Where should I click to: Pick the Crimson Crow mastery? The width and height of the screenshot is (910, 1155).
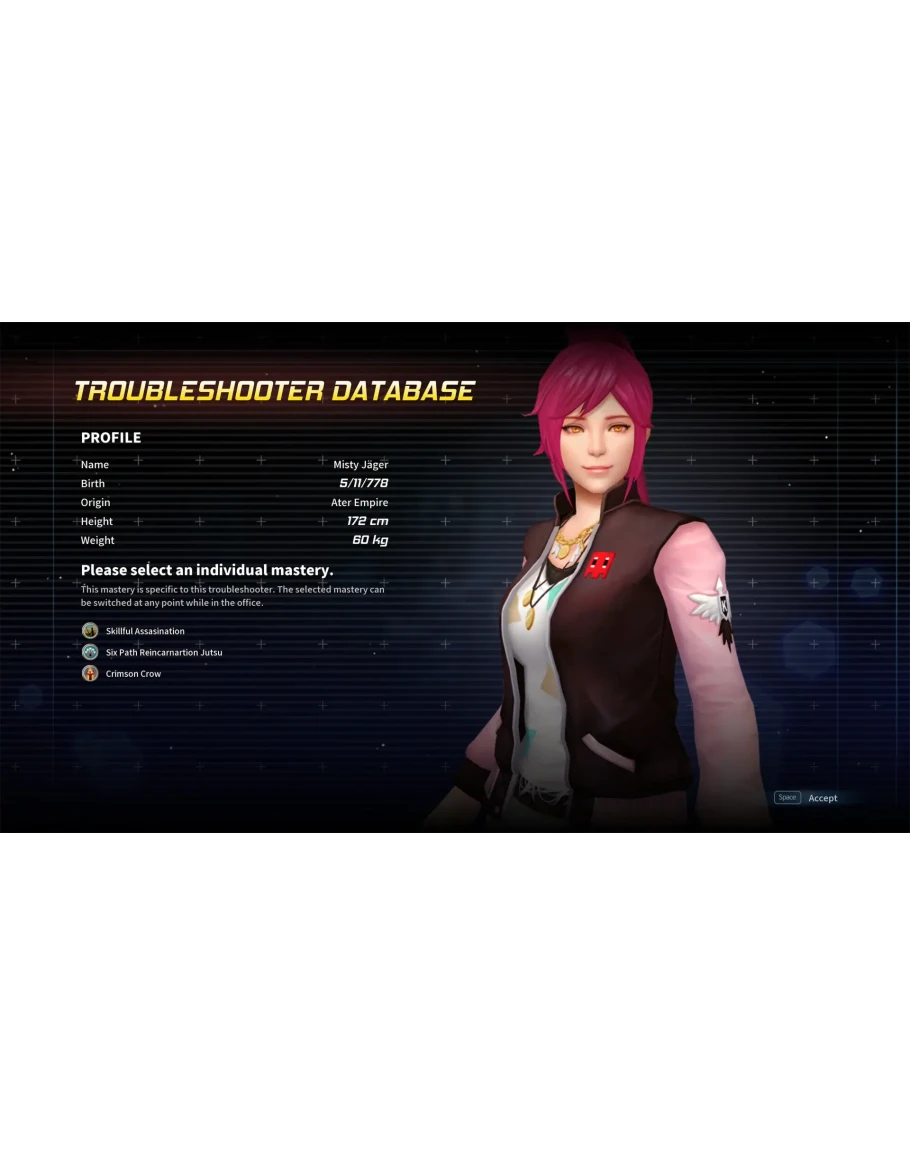[133, 674]
